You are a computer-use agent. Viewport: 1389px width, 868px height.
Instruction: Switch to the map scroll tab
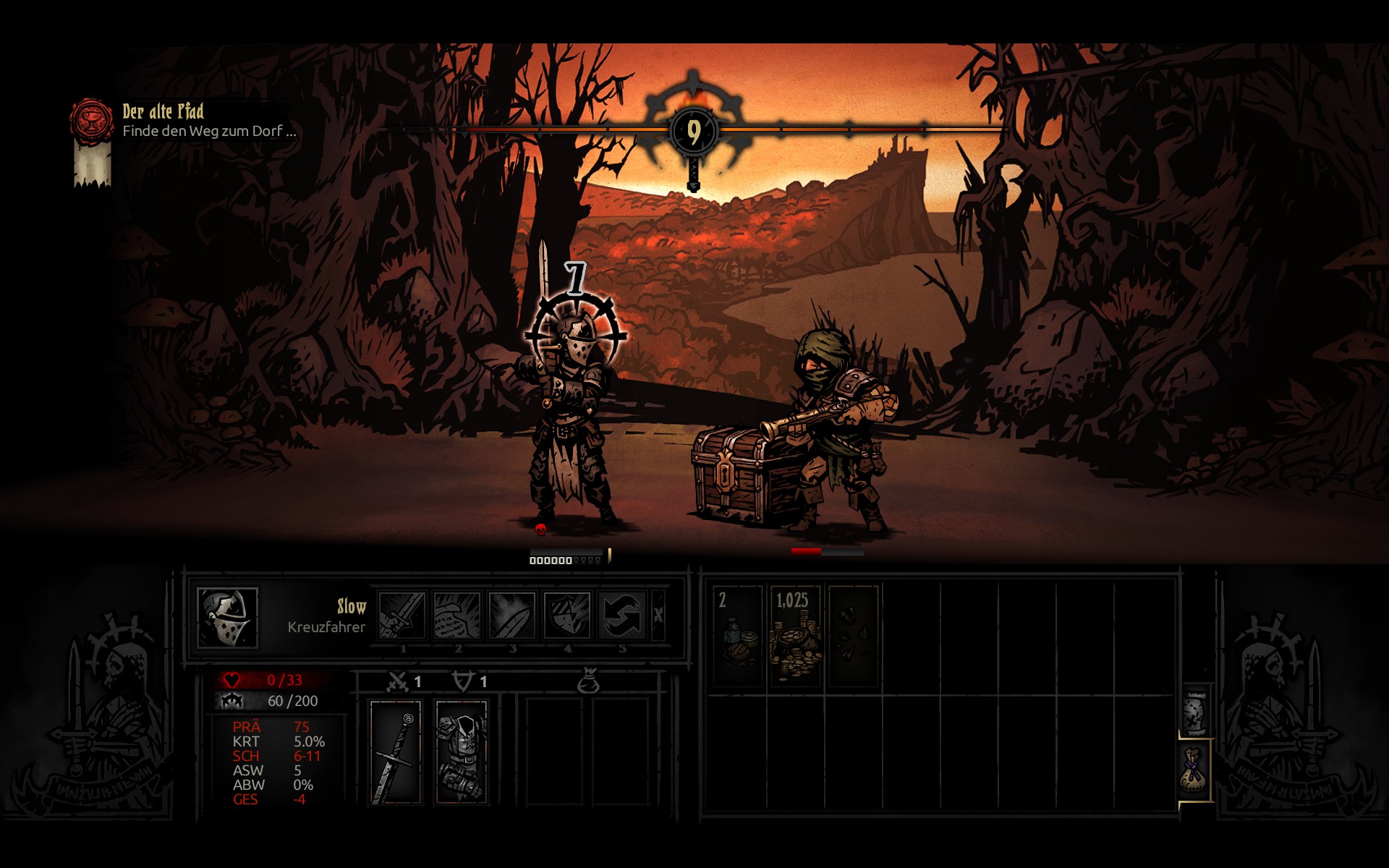tap(1195, 711)
